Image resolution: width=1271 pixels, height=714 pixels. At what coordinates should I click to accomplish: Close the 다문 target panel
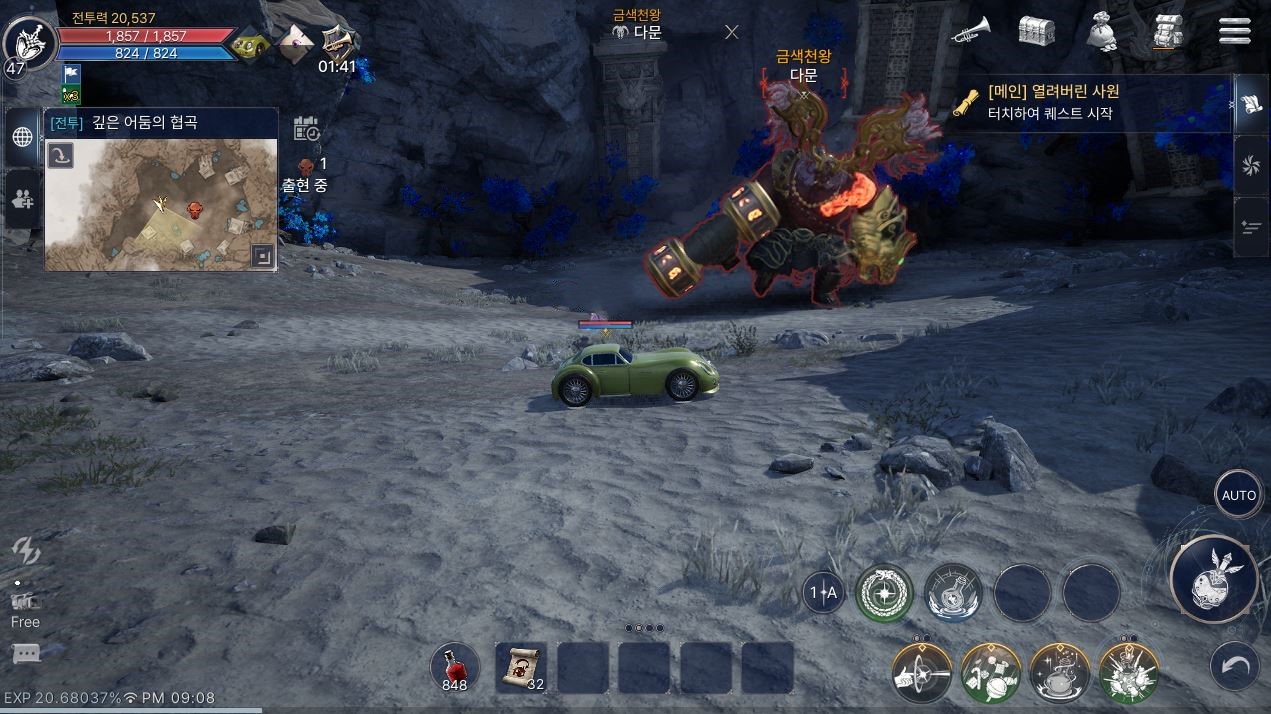731,32
